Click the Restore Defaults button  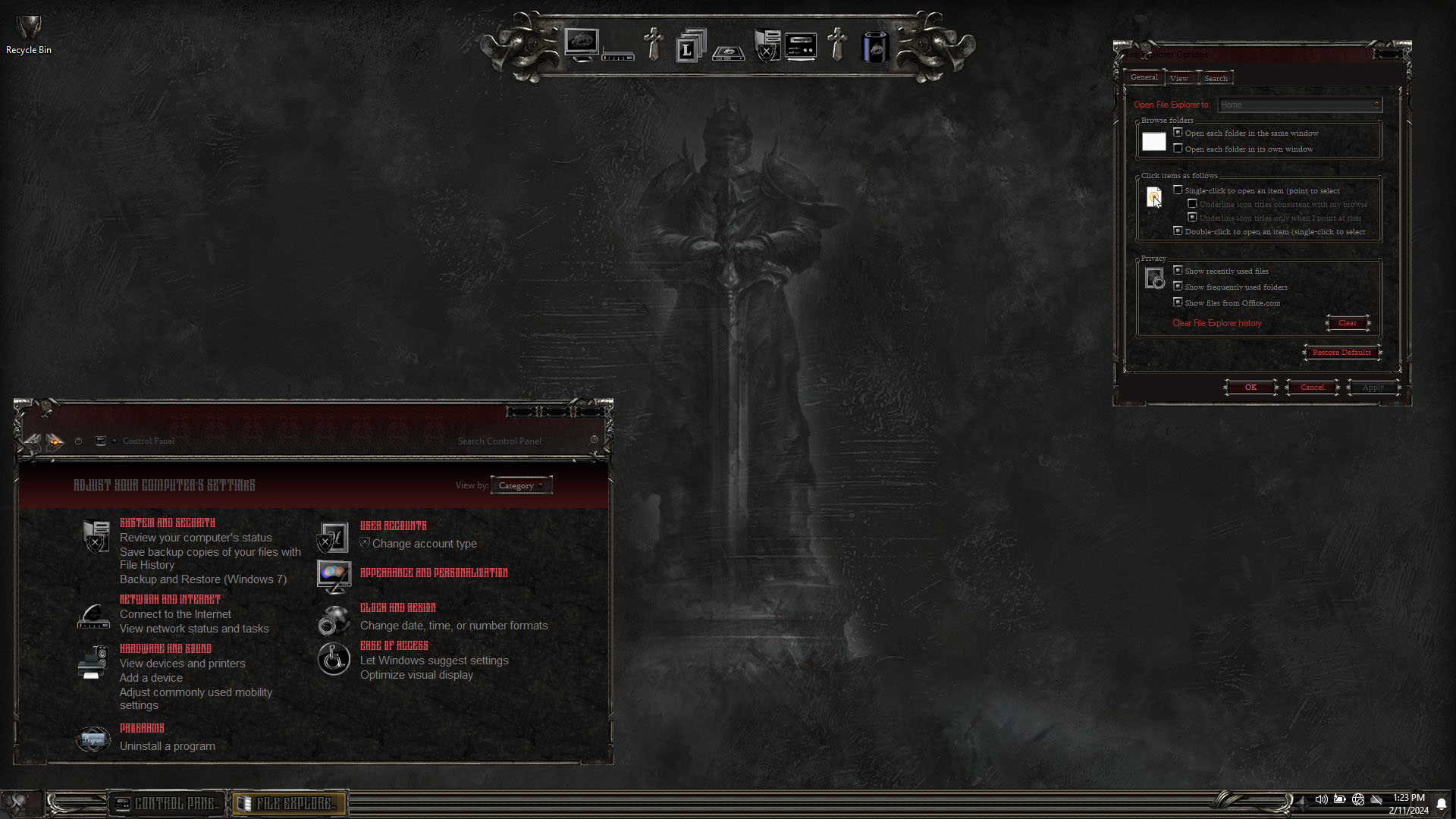coord(1341,353)
